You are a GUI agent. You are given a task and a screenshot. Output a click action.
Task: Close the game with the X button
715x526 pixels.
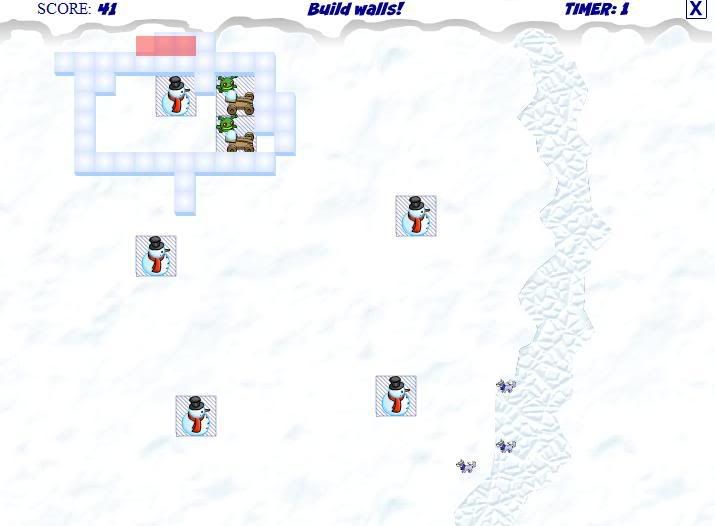tap(696, 9)
